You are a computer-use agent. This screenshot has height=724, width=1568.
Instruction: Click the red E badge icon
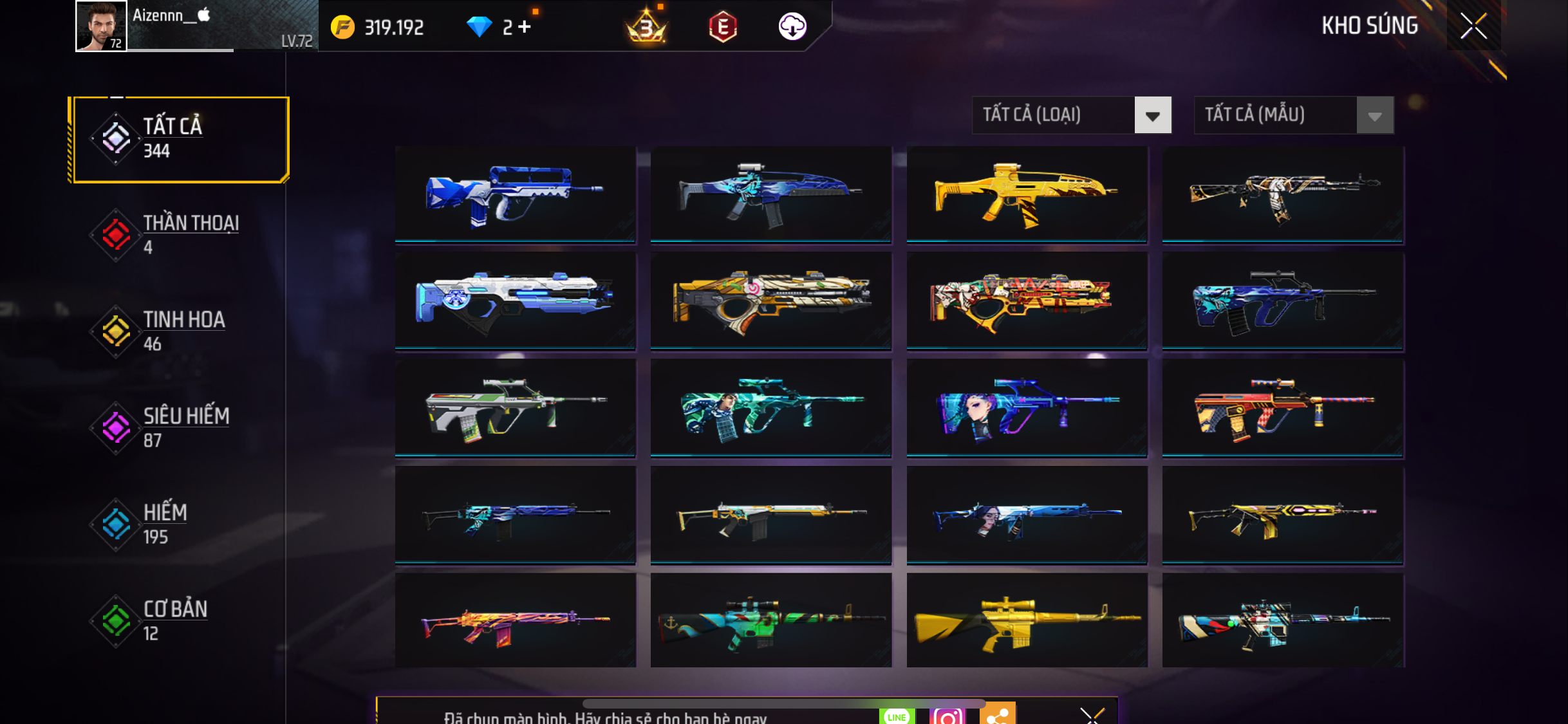click(x=722, y=27)
